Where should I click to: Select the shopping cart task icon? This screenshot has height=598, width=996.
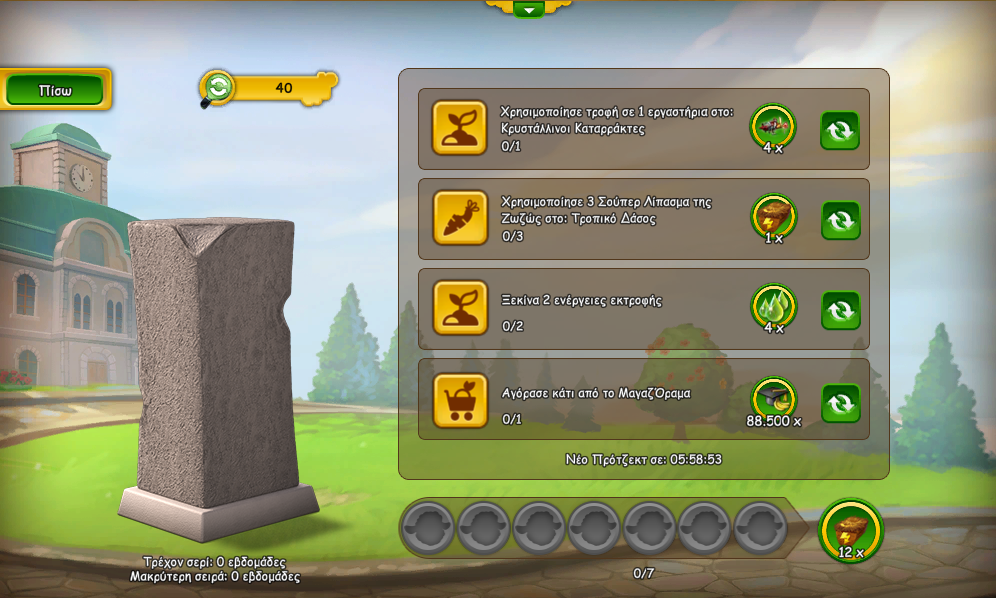[x=460, y=401]
